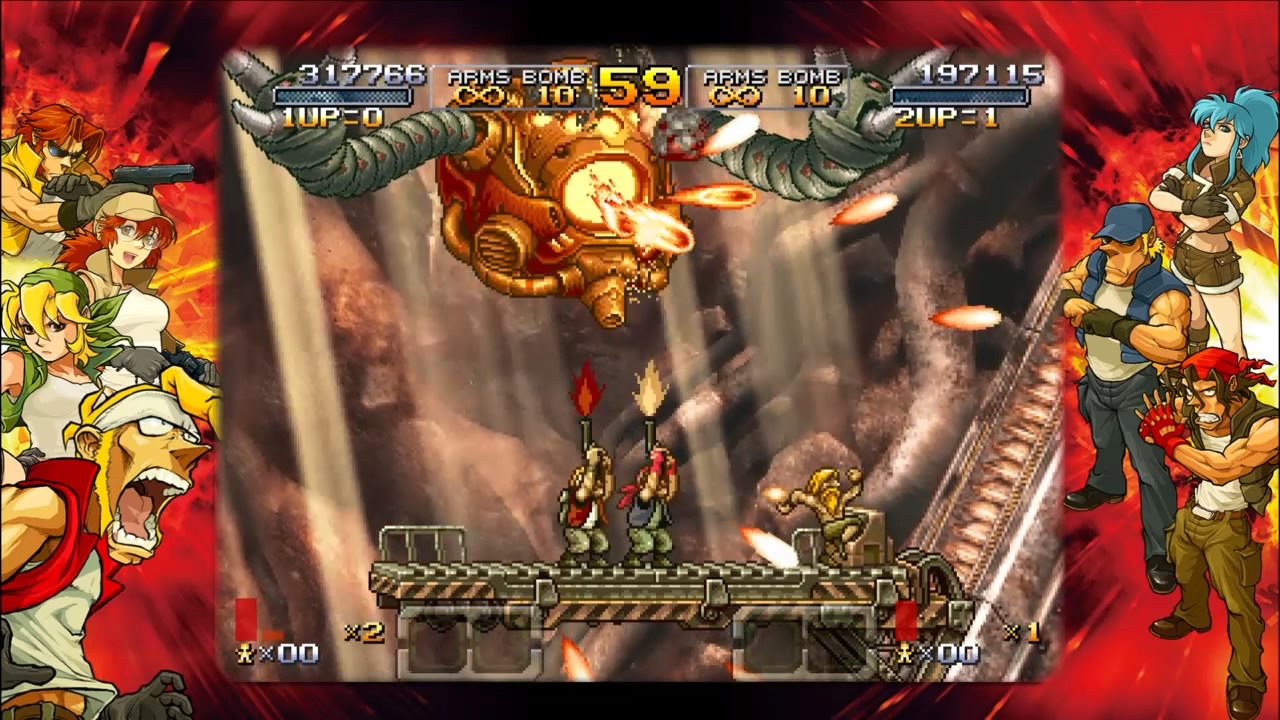Click the BOMB grenade counter for player 2

810,95
